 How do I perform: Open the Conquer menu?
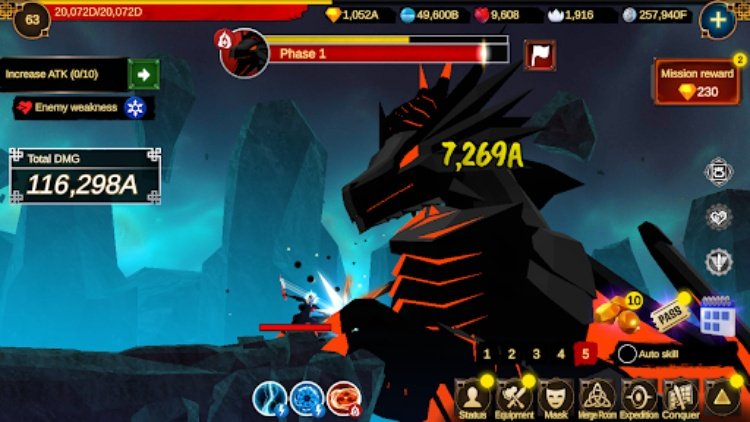click(x=681, y=398)
